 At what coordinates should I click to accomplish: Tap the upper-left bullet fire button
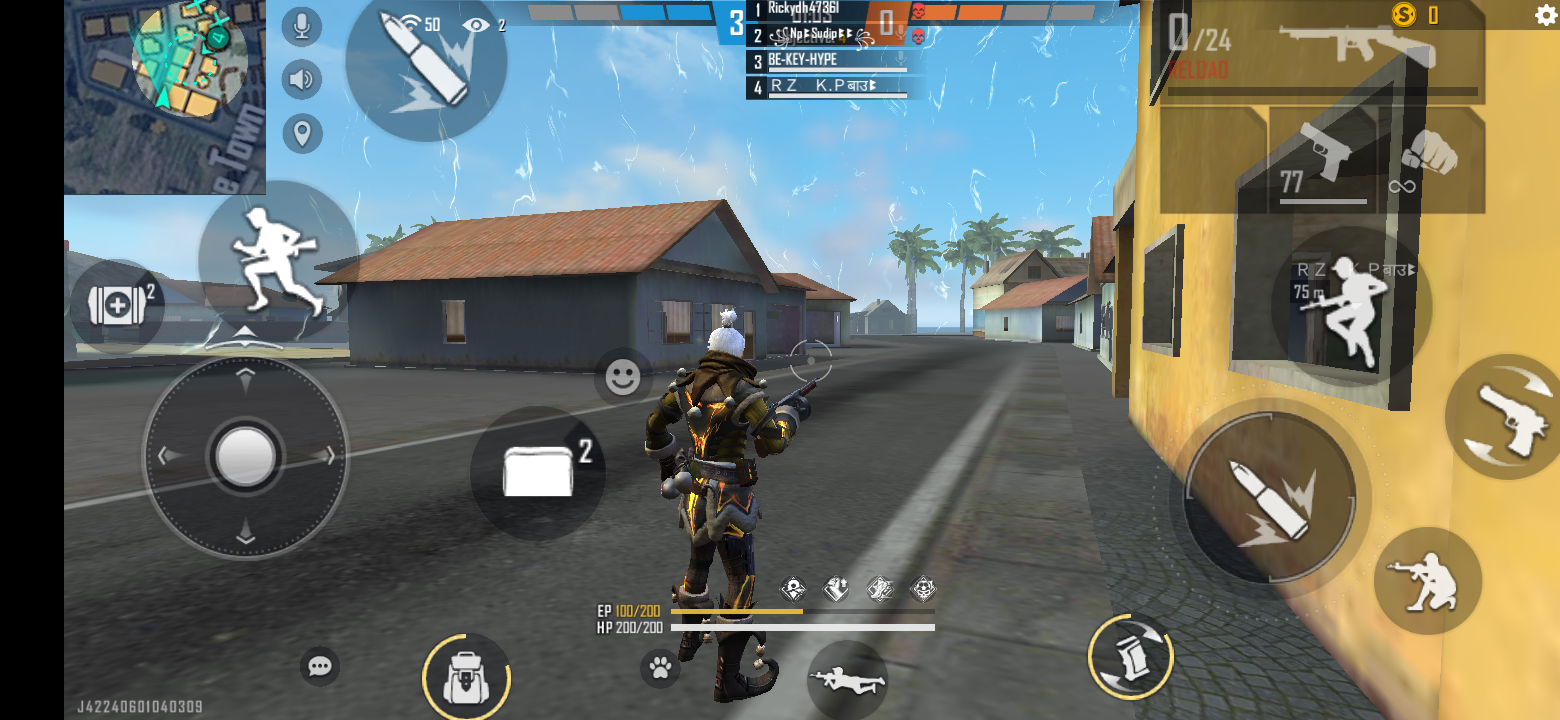[426, 60]
